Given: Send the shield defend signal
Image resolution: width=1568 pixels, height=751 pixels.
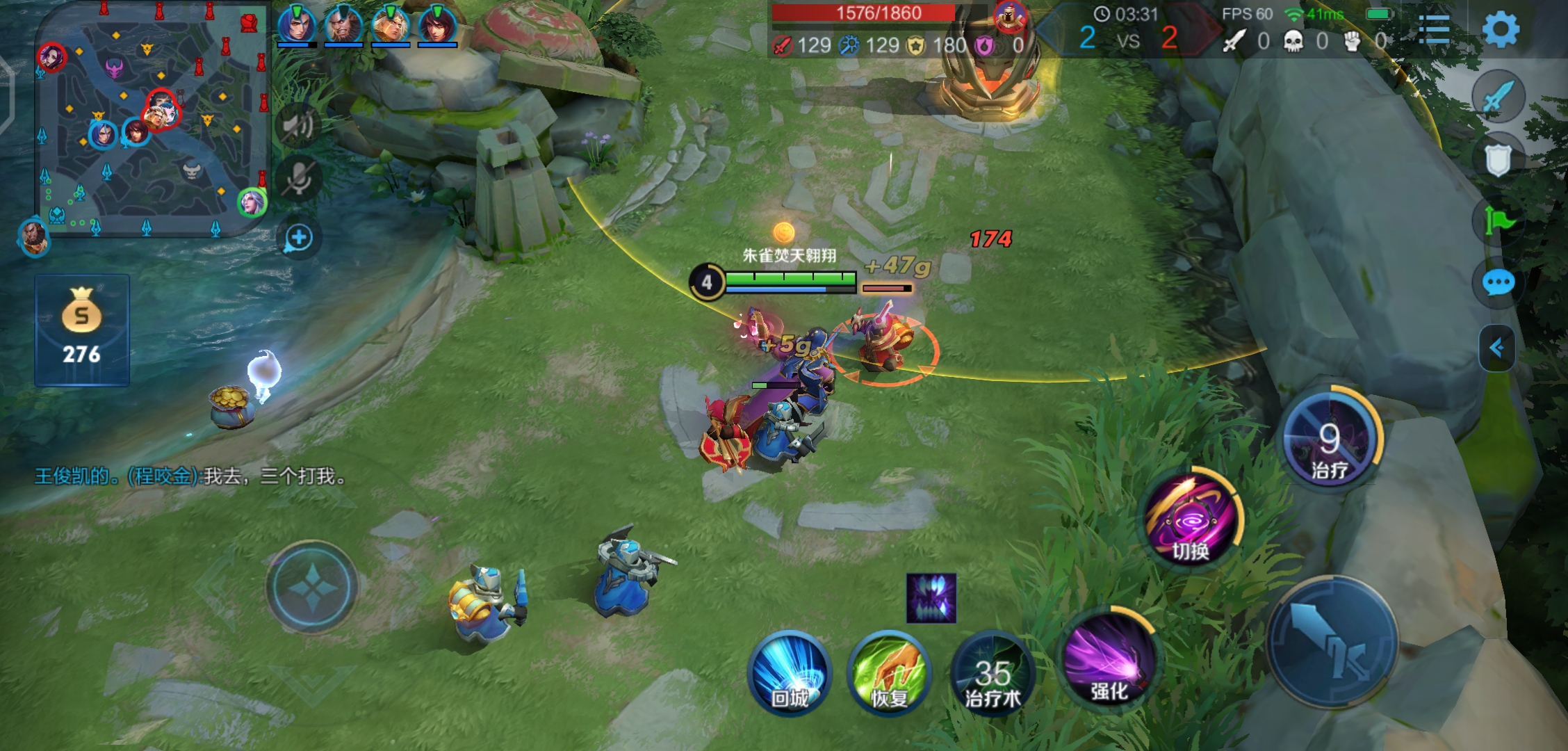Looking at the screenshot, I should tap(1498, 160).
